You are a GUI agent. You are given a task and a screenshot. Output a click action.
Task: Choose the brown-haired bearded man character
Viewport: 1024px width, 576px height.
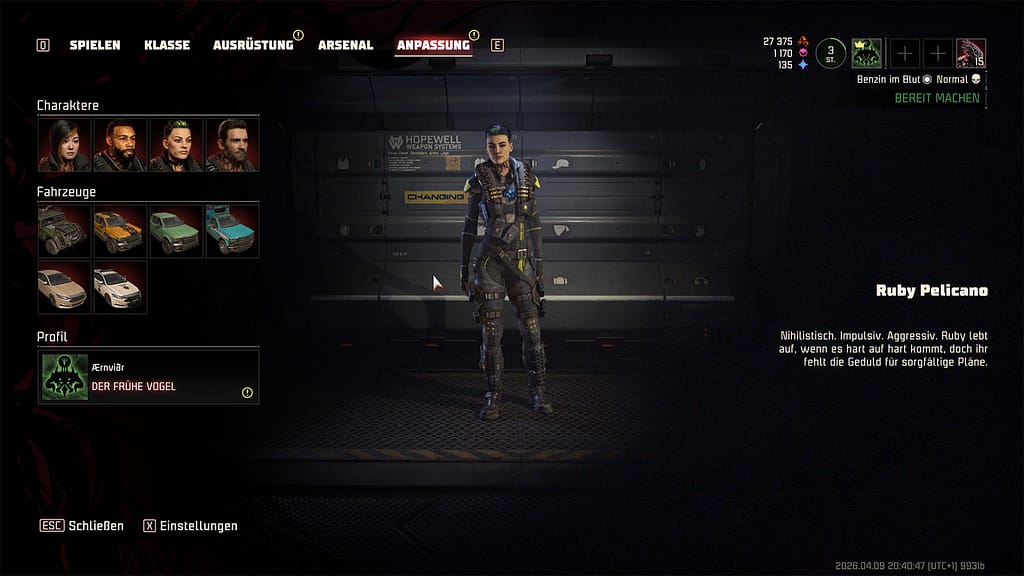(232, 145)
